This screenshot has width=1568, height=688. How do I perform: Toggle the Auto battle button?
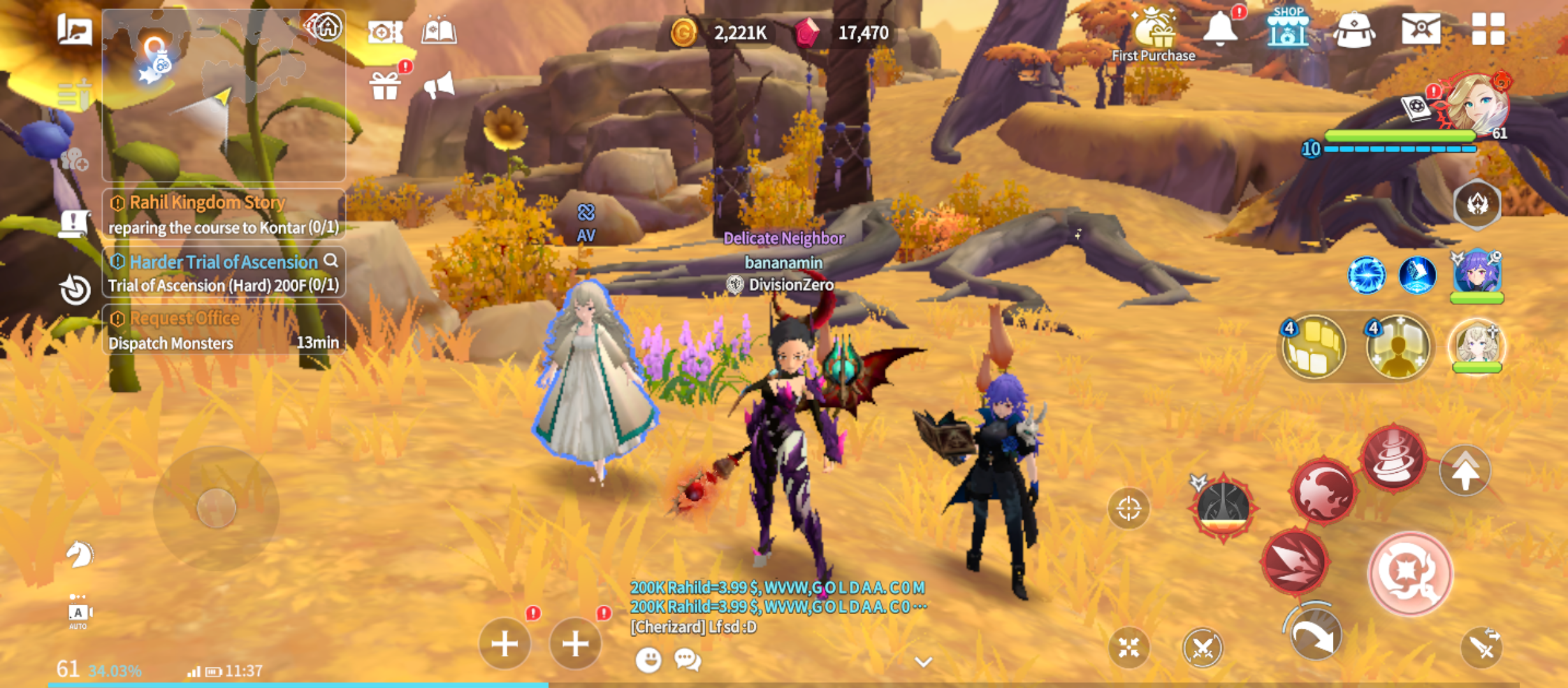(x=78, y=613)
